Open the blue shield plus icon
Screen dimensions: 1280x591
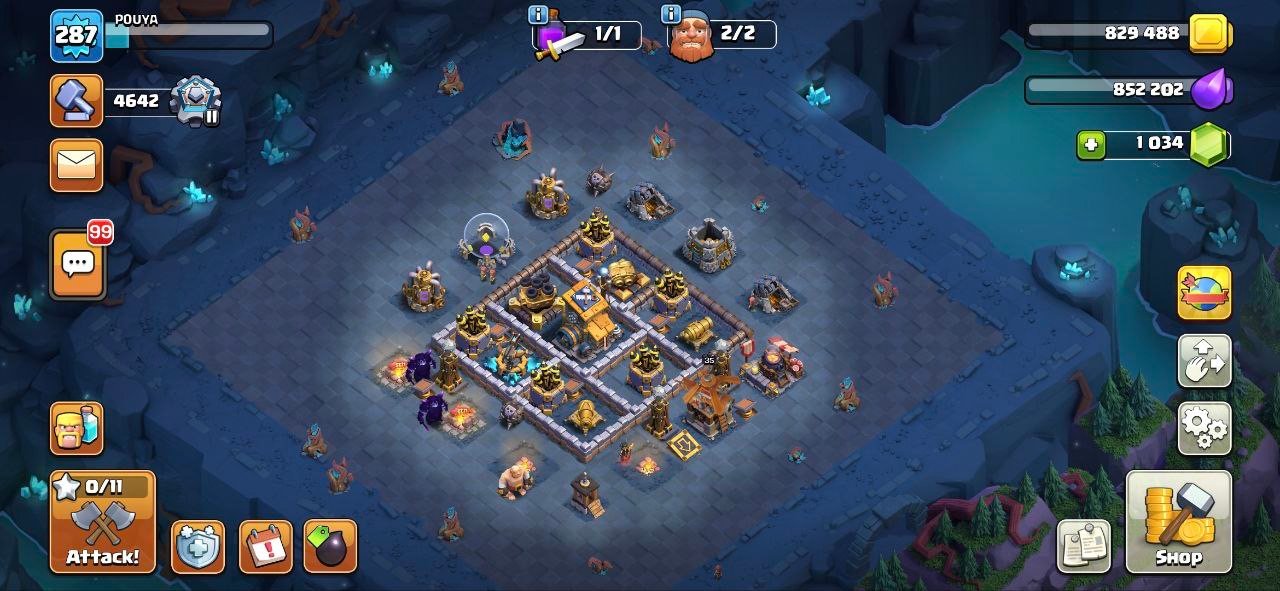tap(198, 547)
